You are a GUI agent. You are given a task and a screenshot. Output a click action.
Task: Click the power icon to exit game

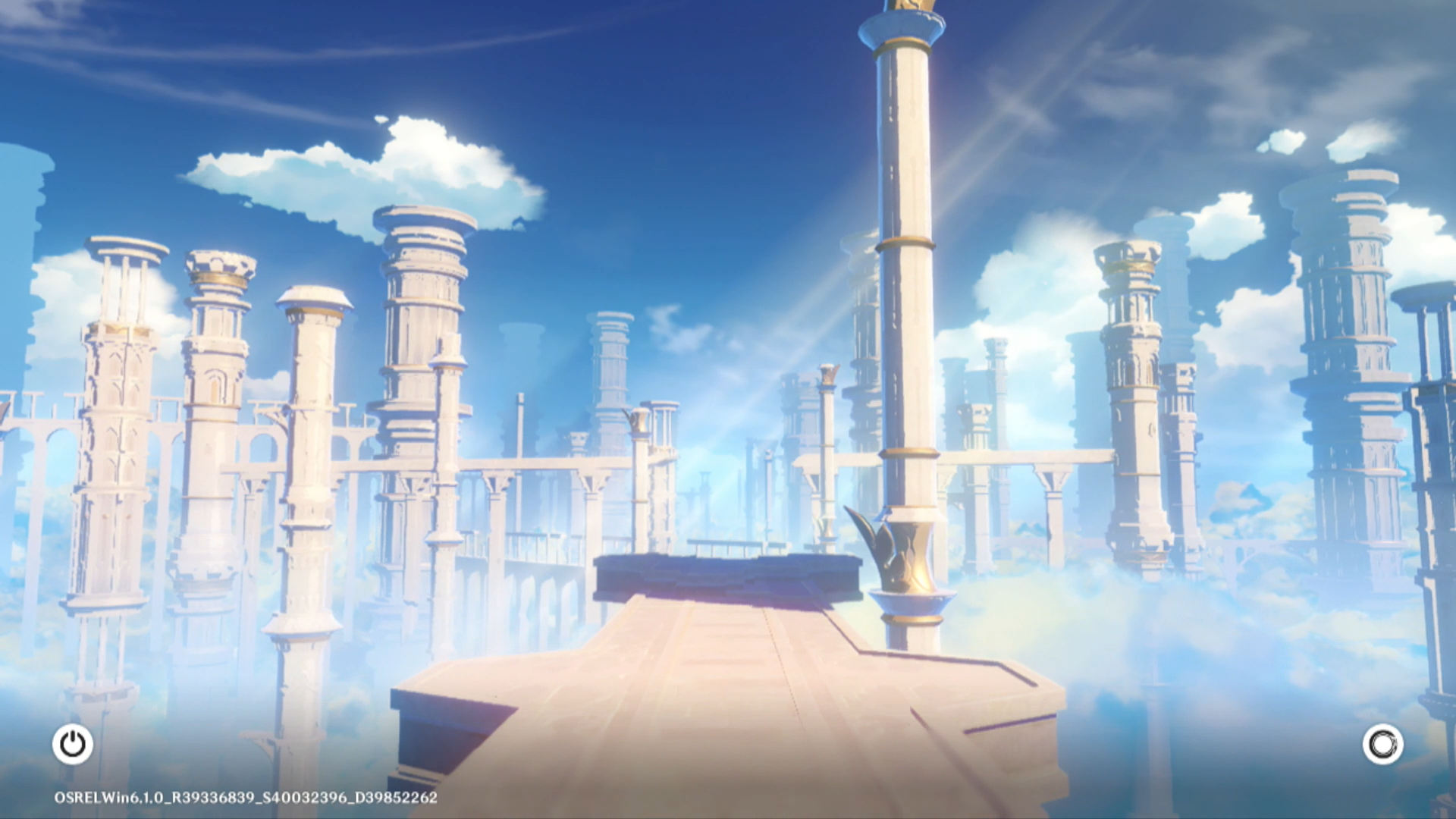(73, 744)
